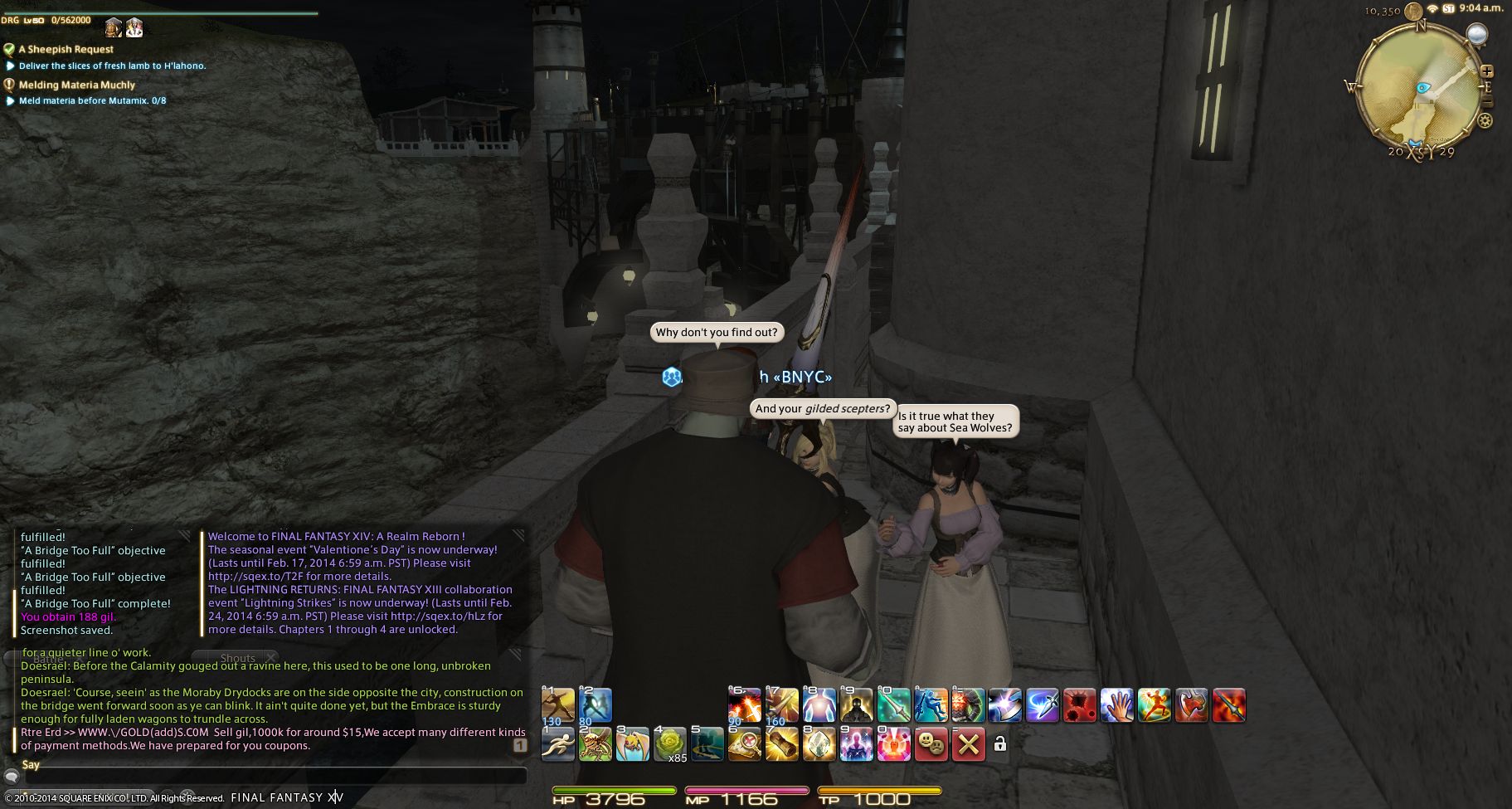Use the cabbage item stack of 85
The image size is (1512, 809).
tap(670, 744)
